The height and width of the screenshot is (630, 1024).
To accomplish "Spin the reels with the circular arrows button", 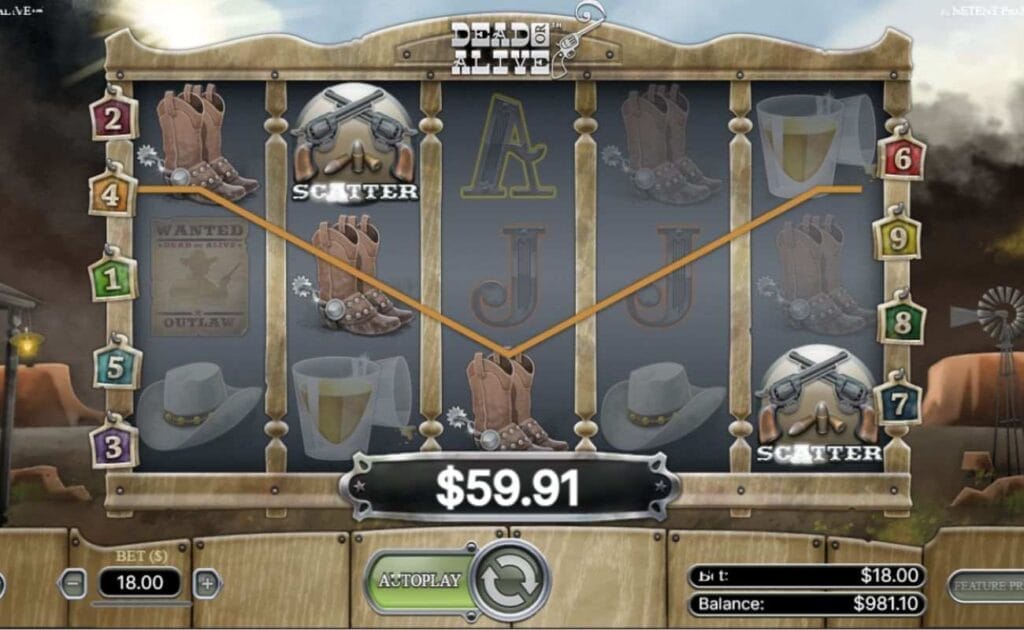I will [x=511, y=580].
